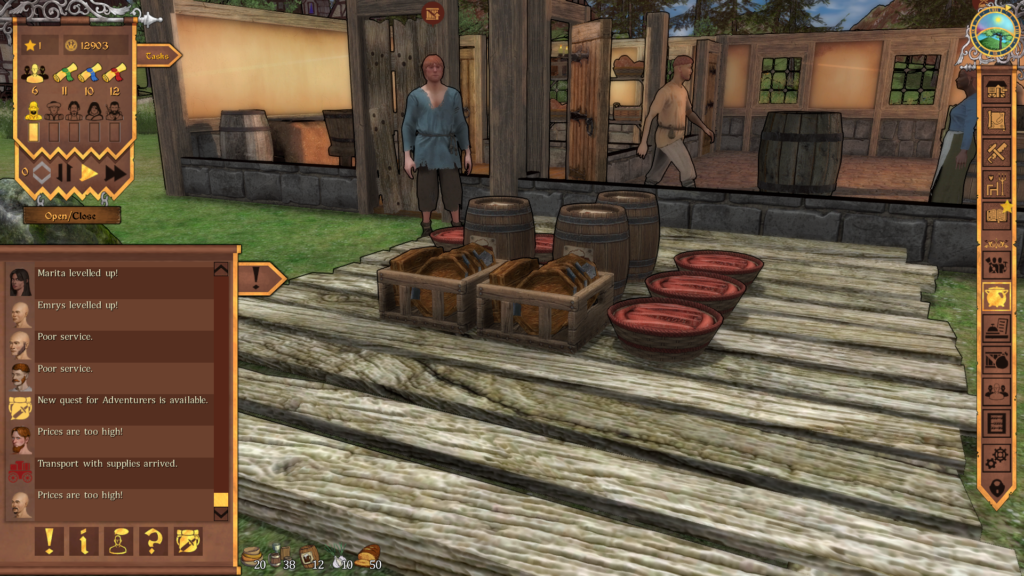1024x576 pixels.
Task: Click the message log scroll-up arrow
Action: click(x=221, y=269)
